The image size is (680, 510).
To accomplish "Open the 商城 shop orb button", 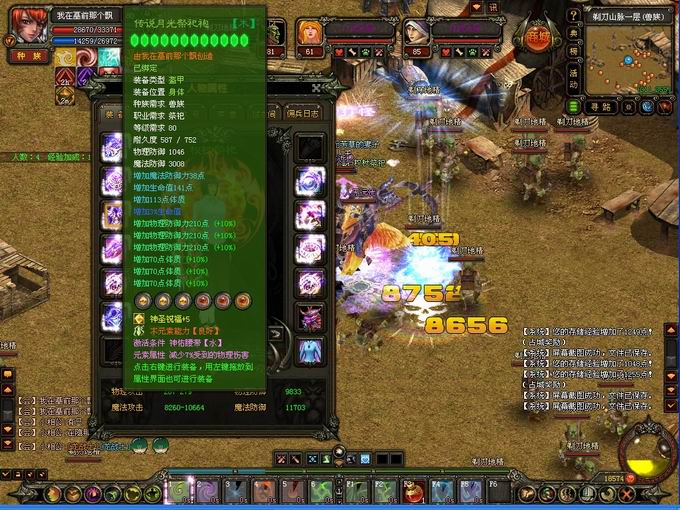I will pyautogui.click(x=538, y=37).
